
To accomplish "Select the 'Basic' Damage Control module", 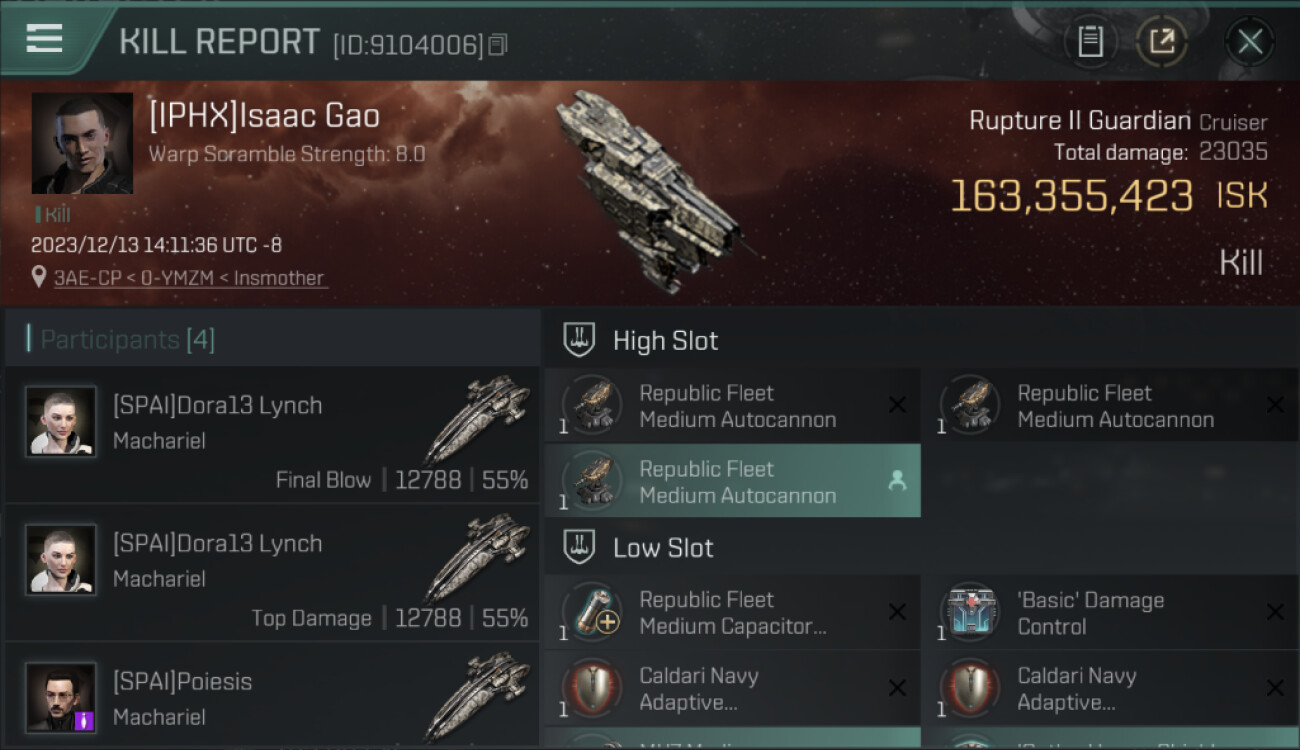I will coord(1110,613).
